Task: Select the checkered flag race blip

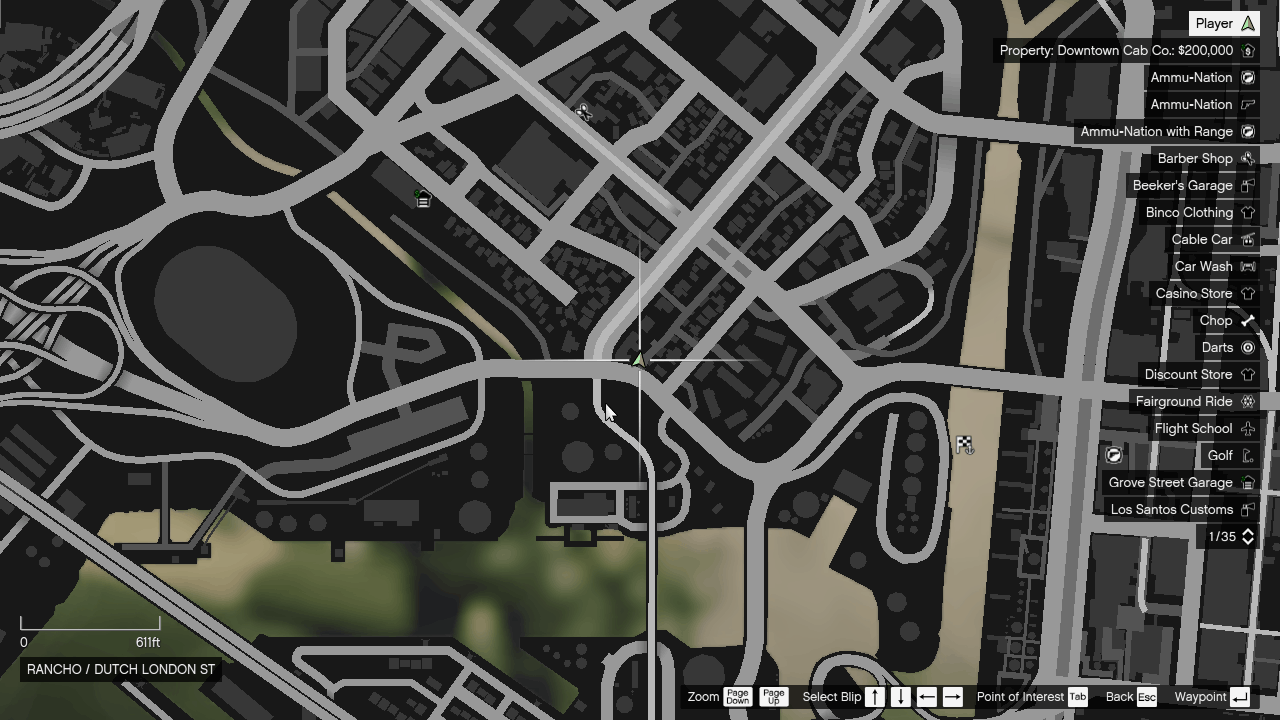Action: pyautogui.click(x=963, y=444)
